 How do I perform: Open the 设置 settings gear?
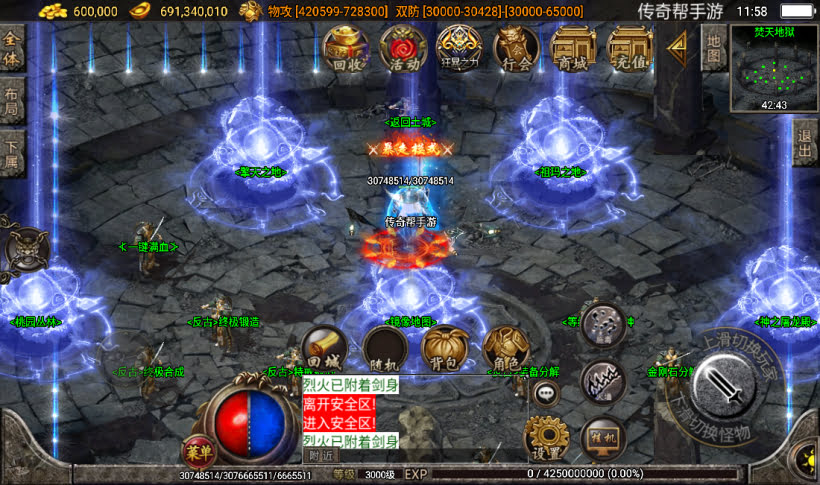click(x=547, y=437)
